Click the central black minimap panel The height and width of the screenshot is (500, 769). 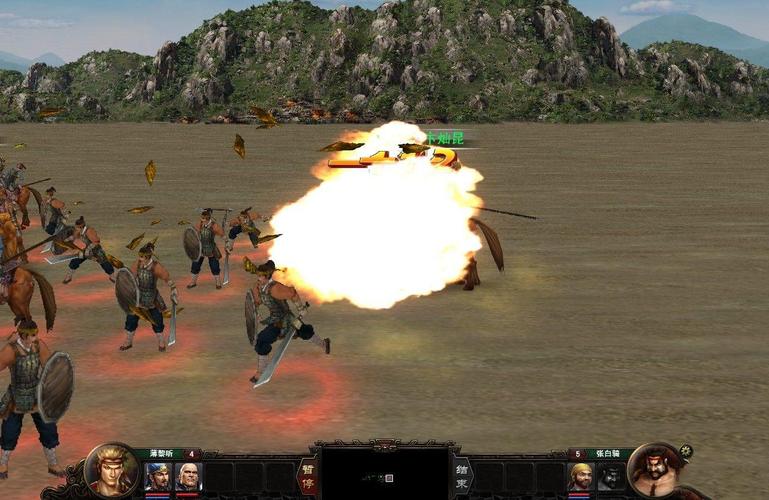pos(385,474)
